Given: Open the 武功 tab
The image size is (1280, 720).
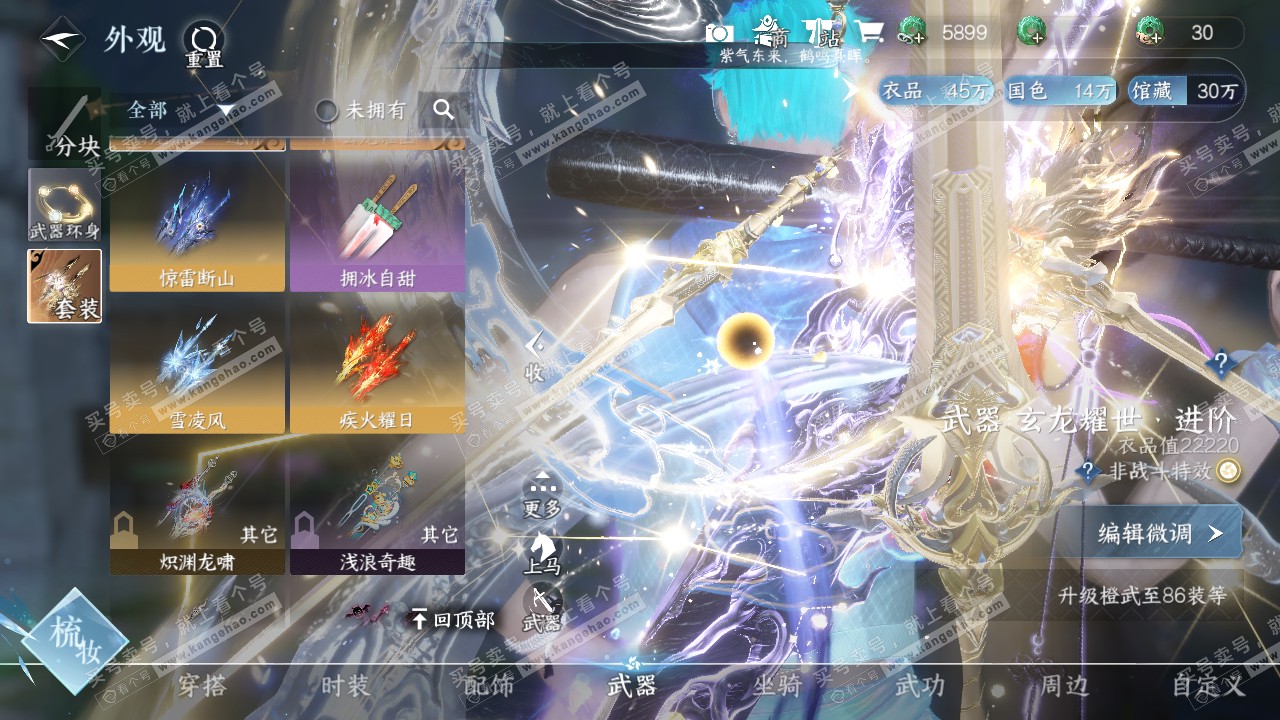Looking at the screenshot, I should click(x=919, y=686).
